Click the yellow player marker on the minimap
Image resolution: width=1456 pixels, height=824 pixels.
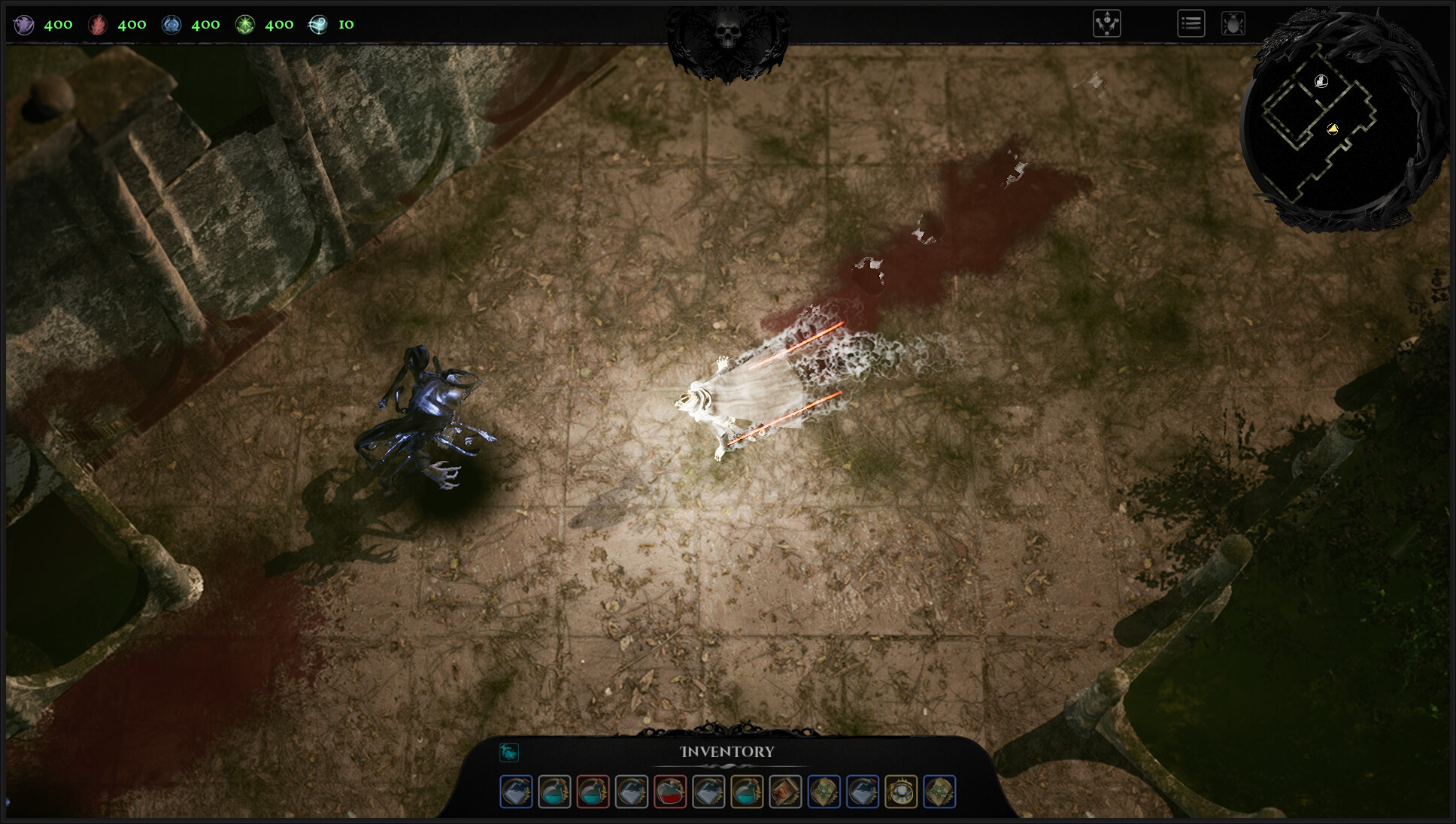coord(1333,129)
